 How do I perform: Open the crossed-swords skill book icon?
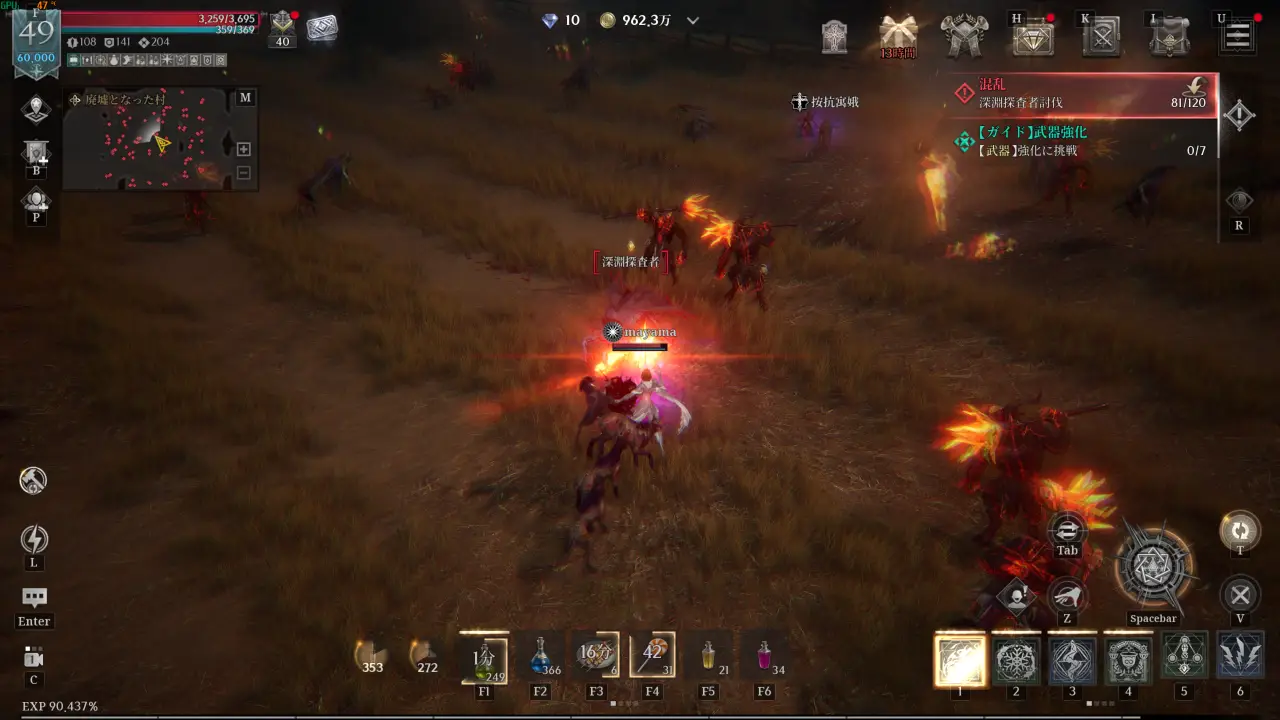point(1102,38)
